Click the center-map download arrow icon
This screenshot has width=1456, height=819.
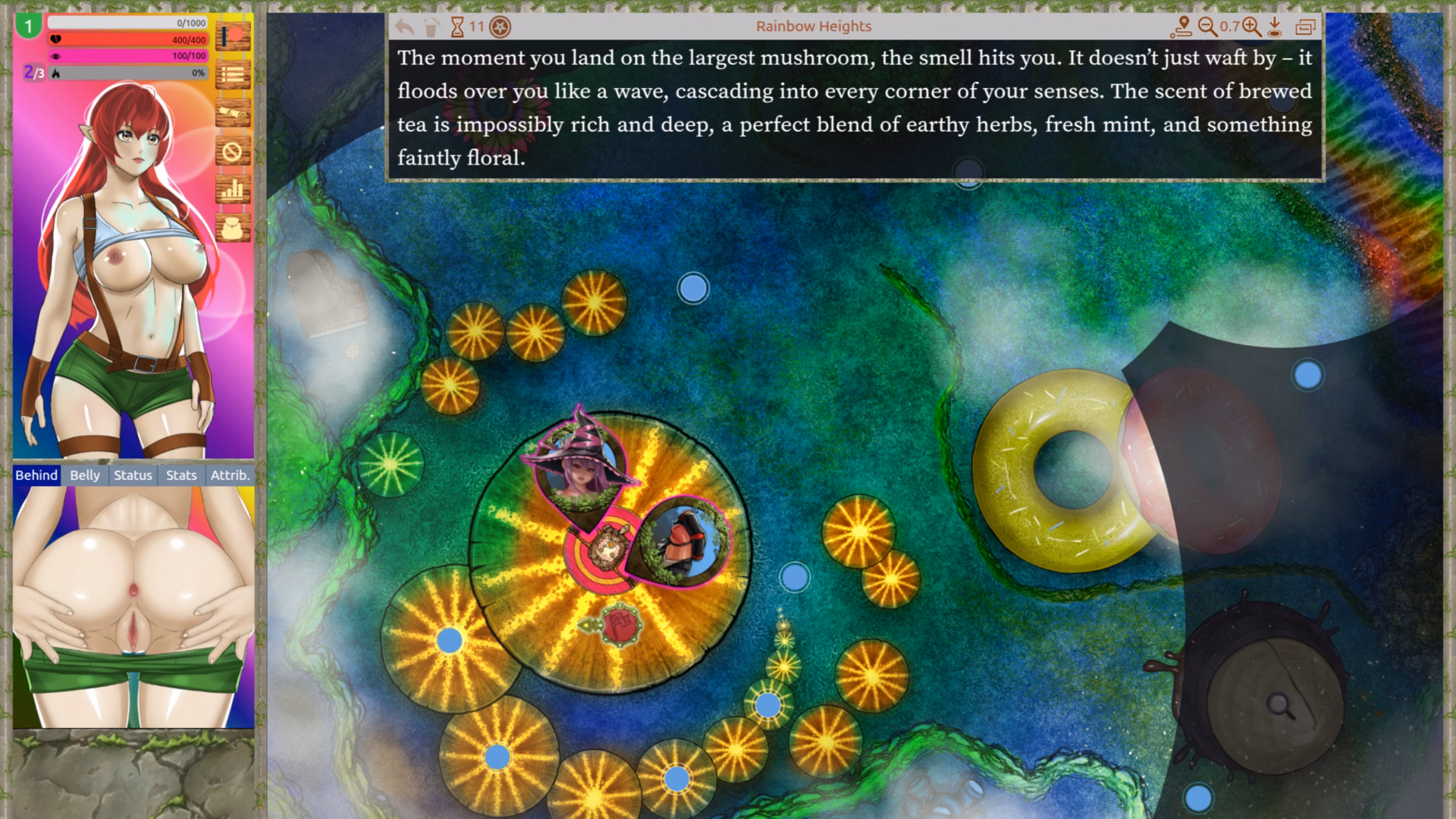[1275, 25]
